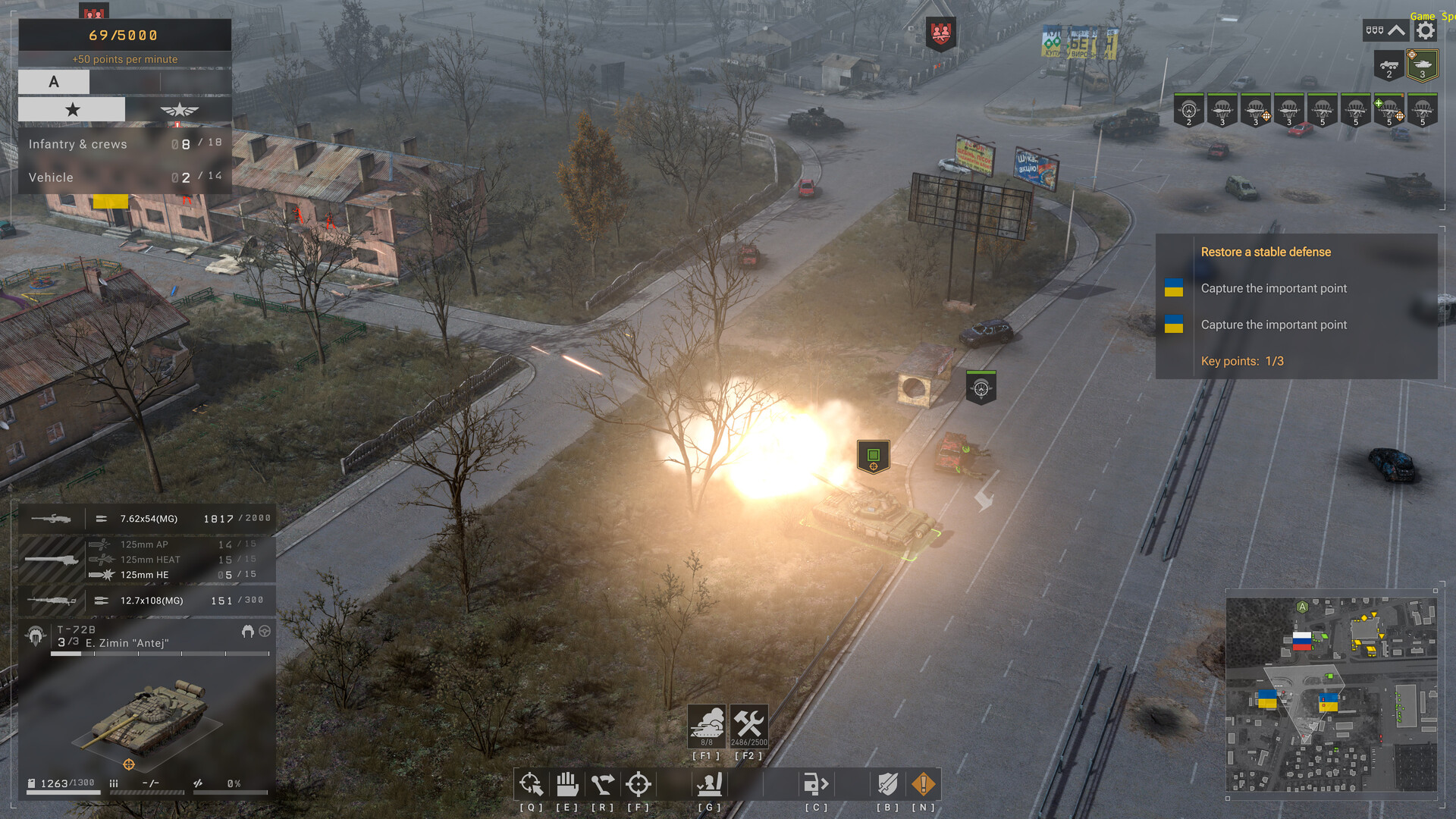Click the first 'Capture the important point' entry
Image resolution: width=1456 pixels, height=819 pixels.
point(1273,288)
